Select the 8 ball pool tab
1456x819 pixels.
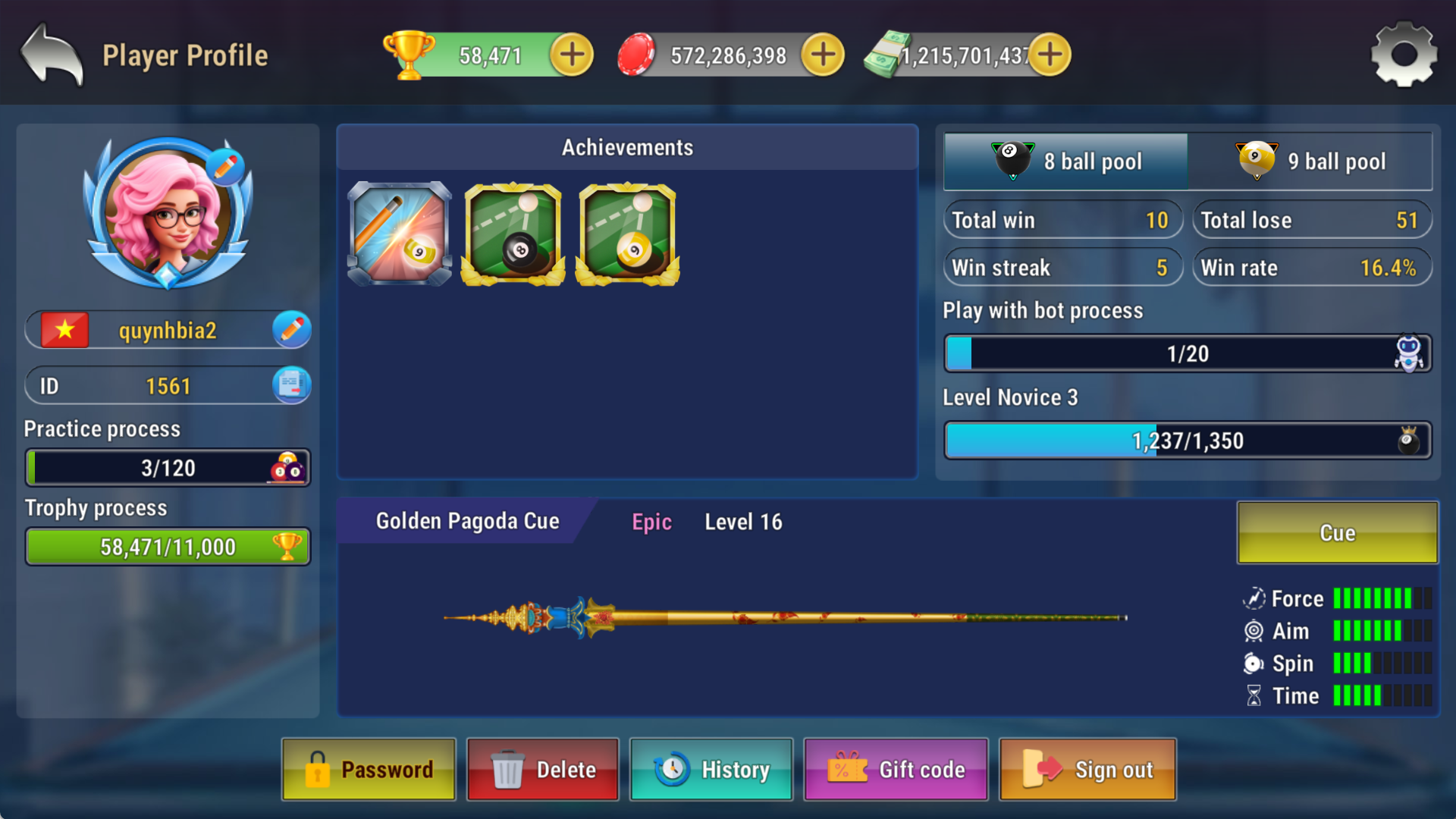pyautogui.click(x=1065, y=161)
